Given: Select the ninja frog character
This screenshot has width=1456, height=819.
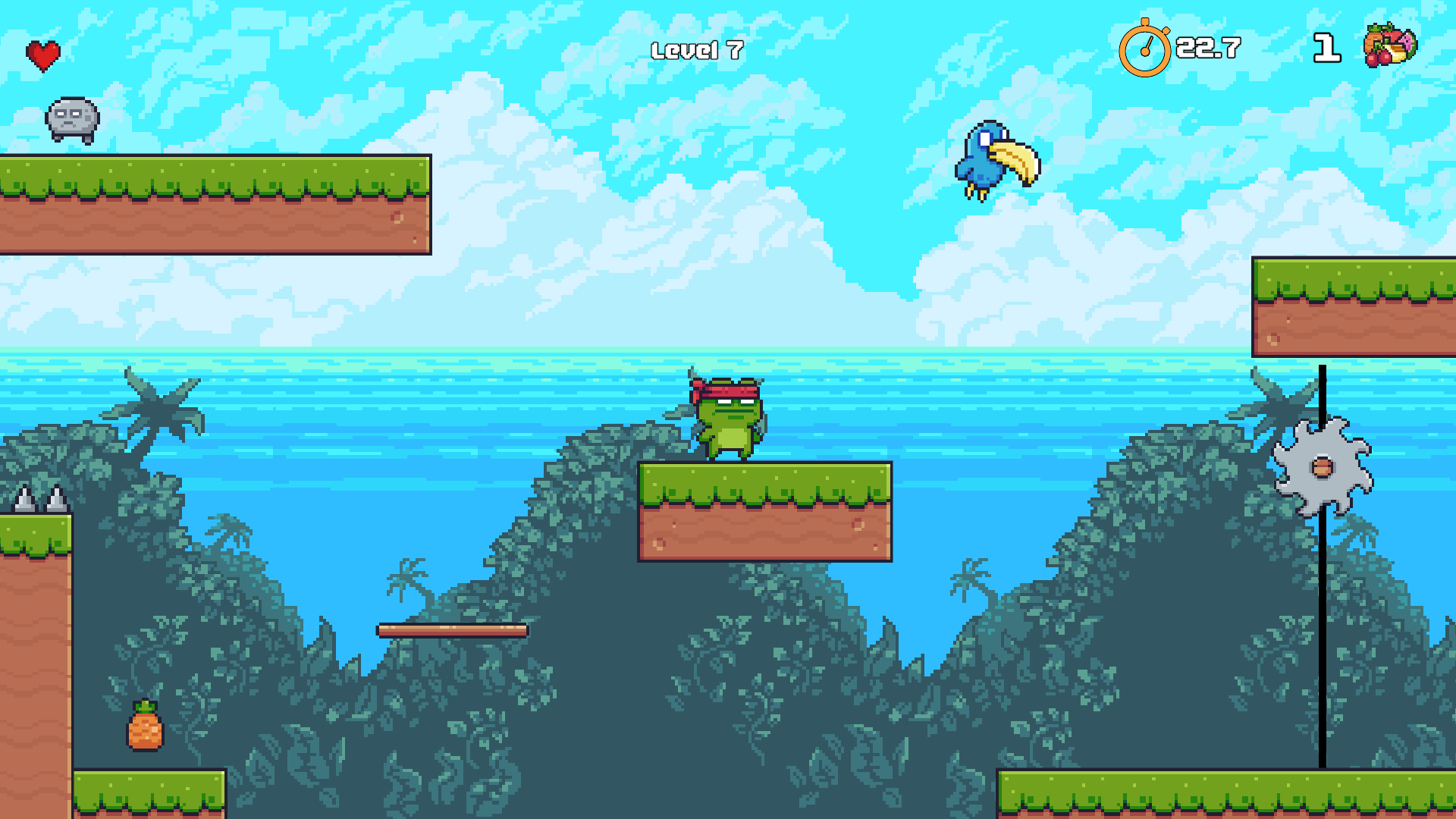Looking at the screenshot, I should click(x=726, y=421).
